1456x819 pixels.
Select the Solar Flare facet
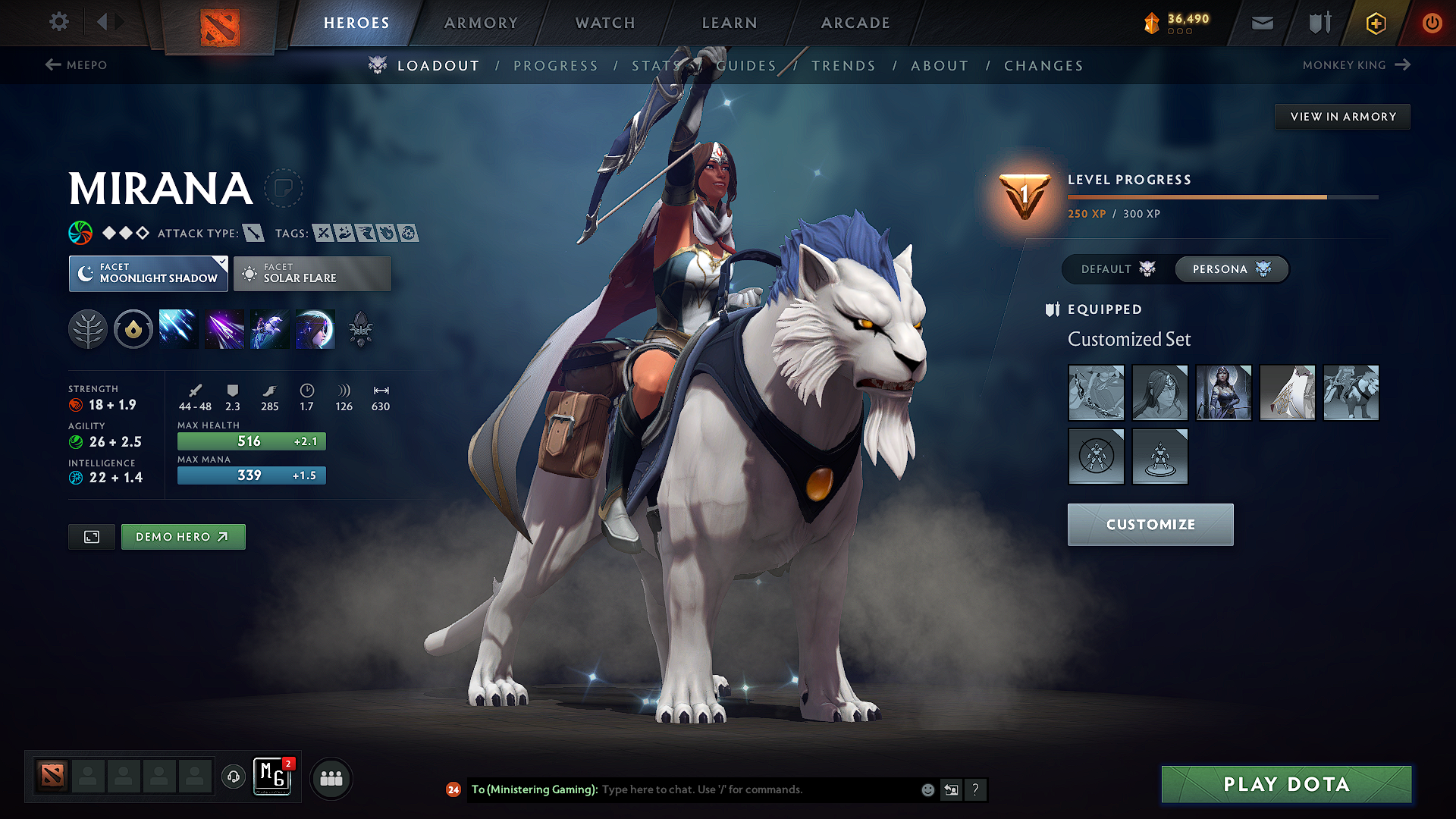click(x=312, y=274)
